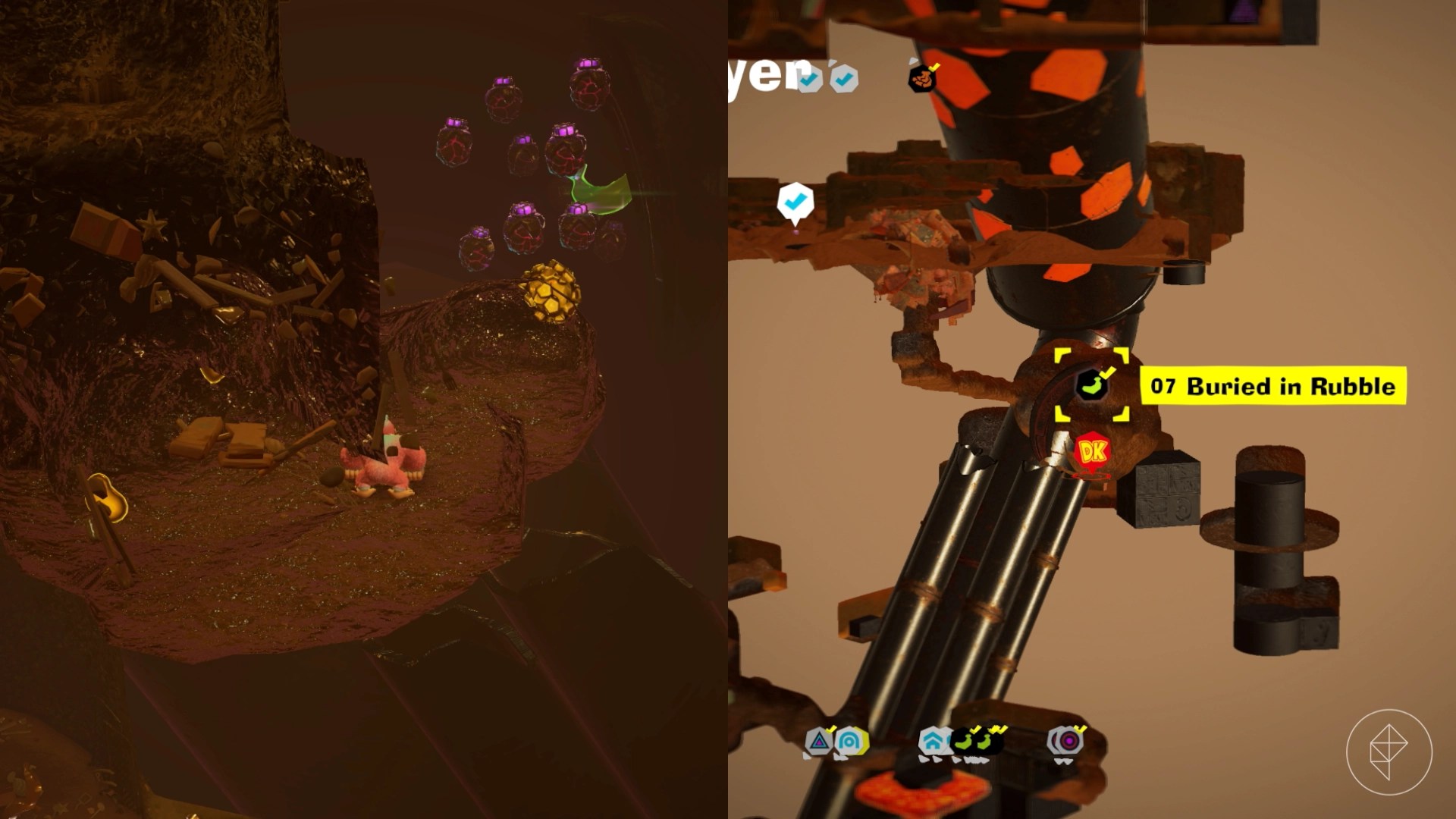The width and height of the screenshot is (1456, 819).
Task: Select the "07 Buried in Rubble" label
Action: tap(1272, 386)
